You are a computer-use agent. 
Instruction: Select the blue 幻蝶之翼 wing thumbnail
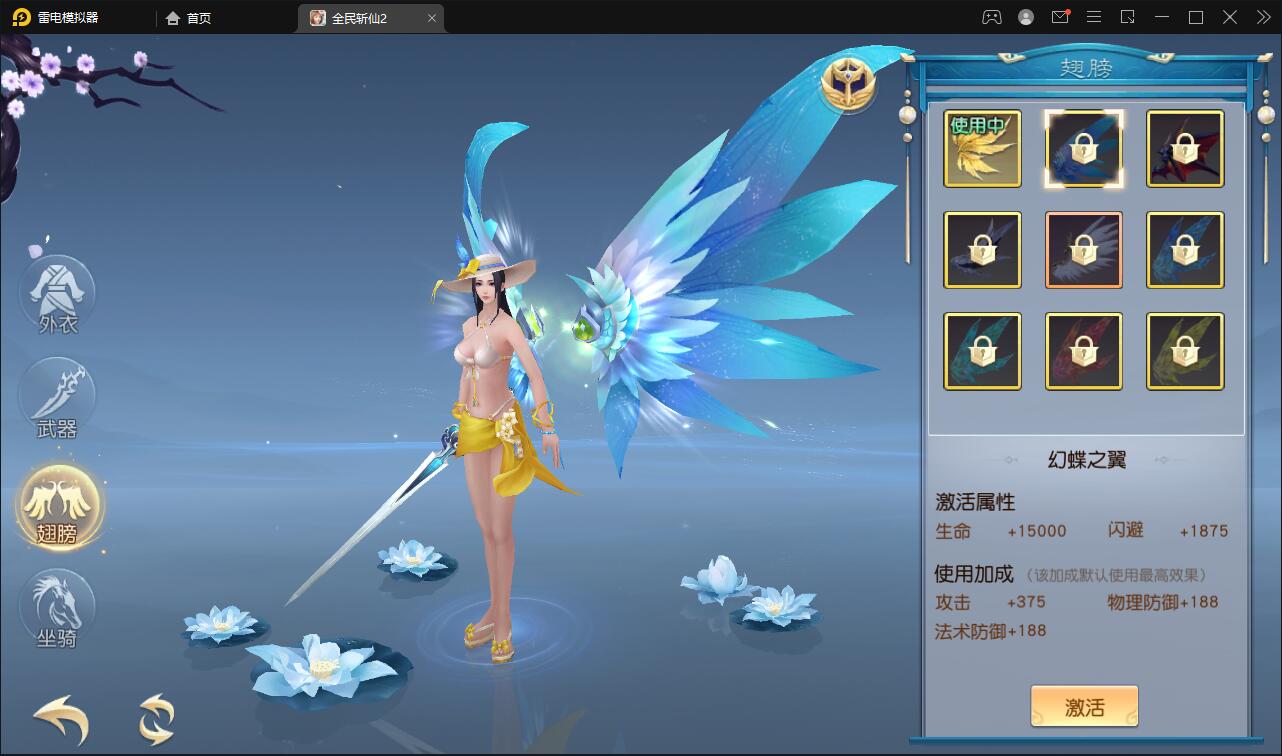1084,149
